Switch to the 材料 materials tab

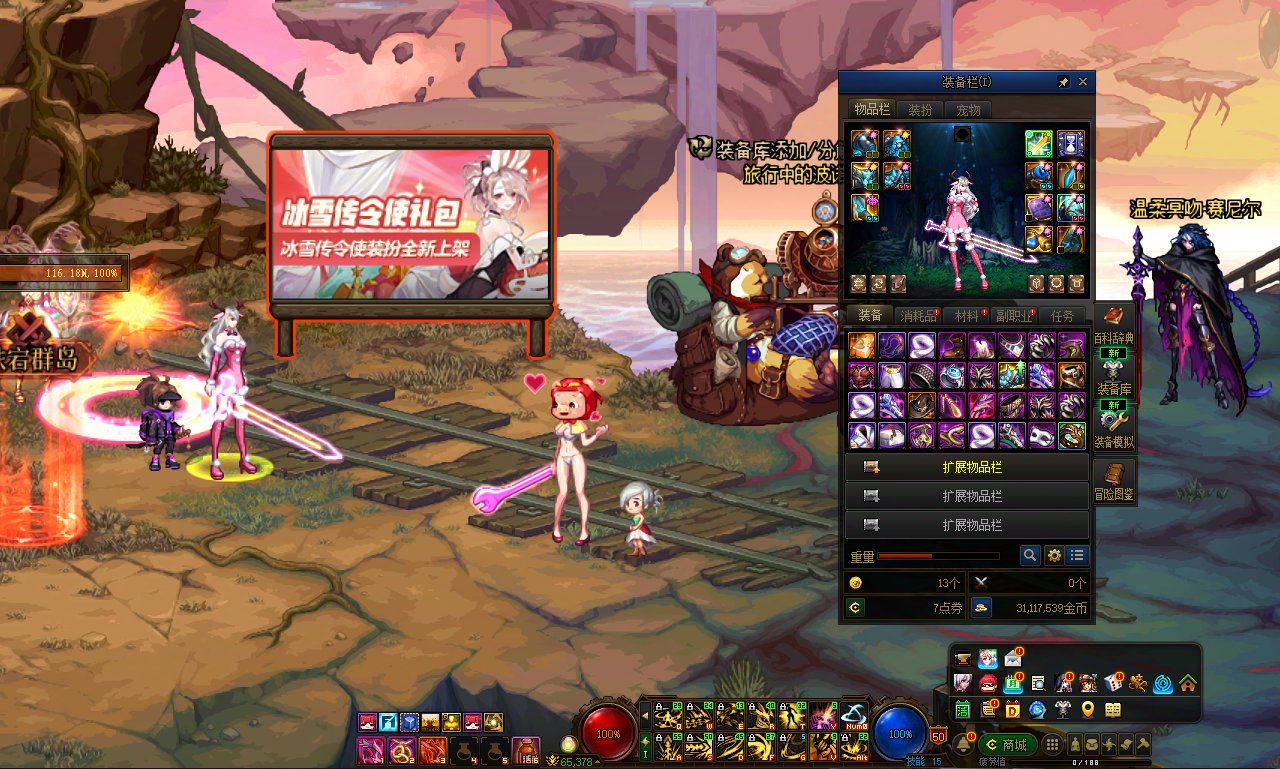tap(966, 316)
